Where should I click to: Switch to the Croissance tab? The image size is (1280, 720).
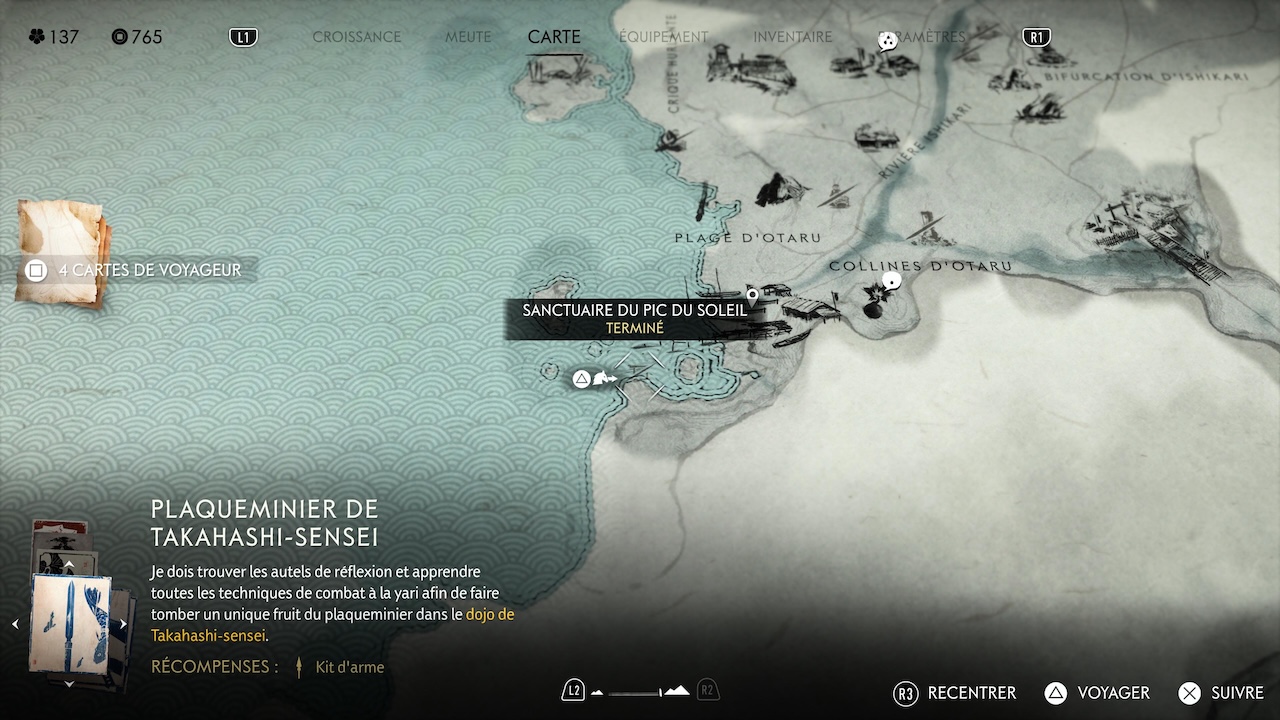pyautogui.click(x=356, y=37)
